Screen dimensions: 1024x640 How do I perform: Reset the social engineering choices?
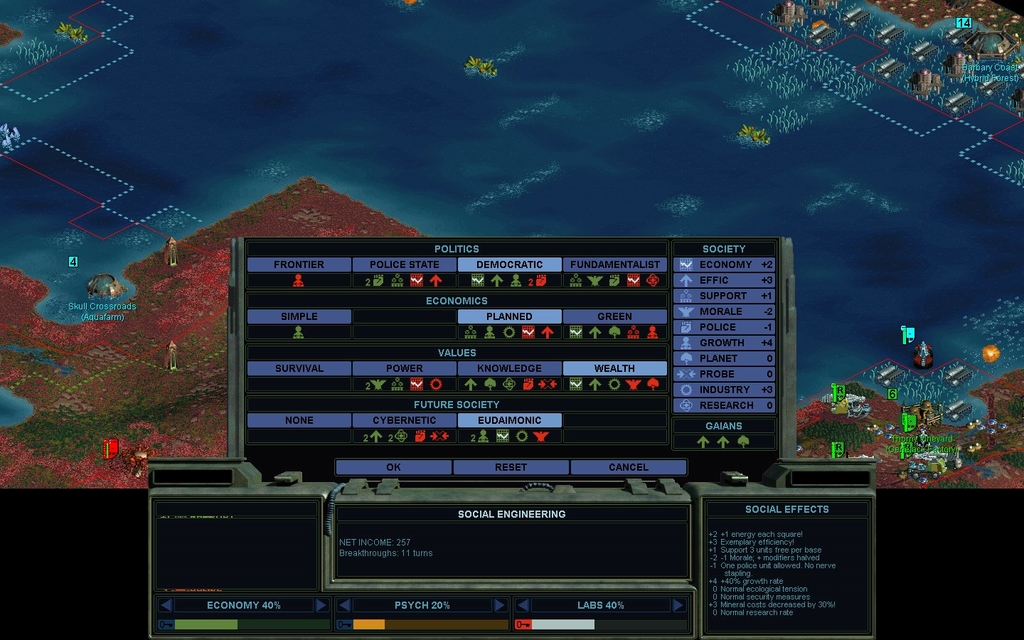point(511,467)
